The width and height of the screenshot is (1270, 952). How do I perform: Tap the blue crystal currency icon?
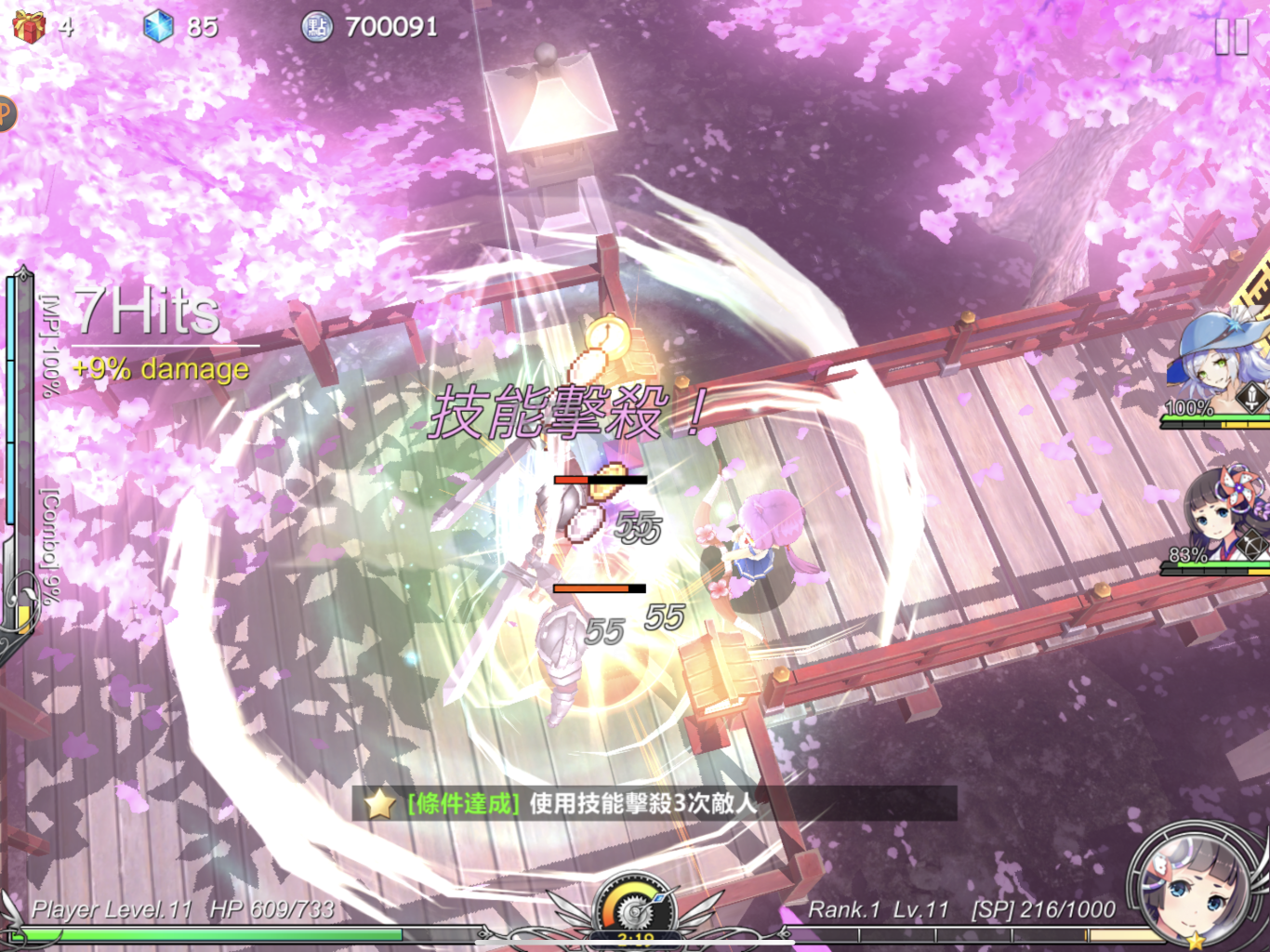[158, 26]
